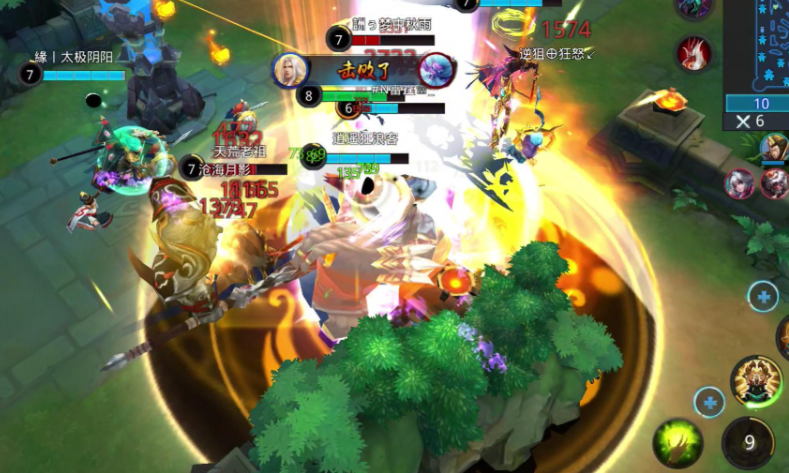789x473 pixels.
Task: Level up the skill showing 9 cooldown
Action: [x=710, y=402]
